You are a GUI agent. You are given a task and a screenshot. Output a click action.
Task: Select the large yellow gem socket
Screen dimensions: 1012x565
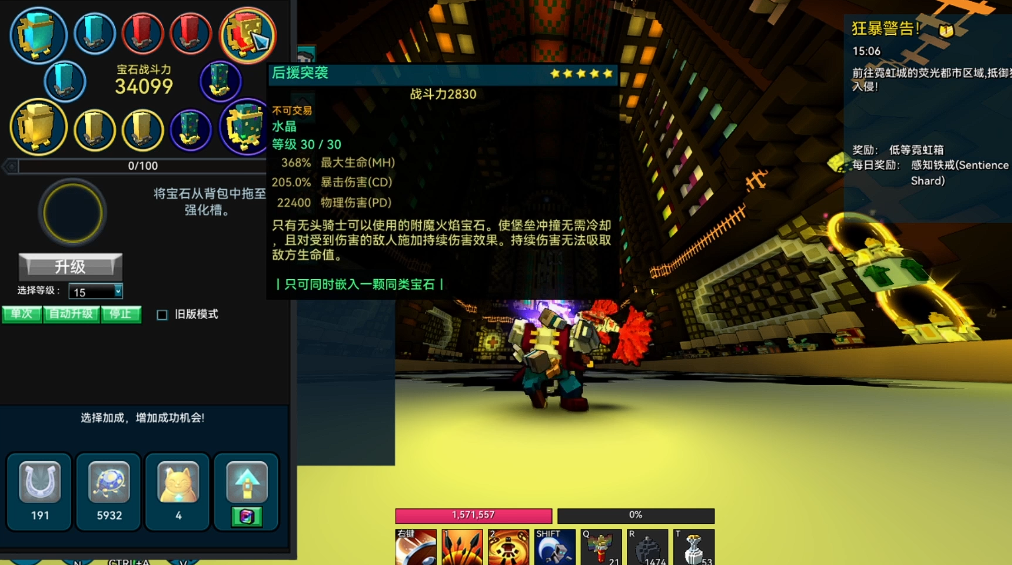coord(39,126)
